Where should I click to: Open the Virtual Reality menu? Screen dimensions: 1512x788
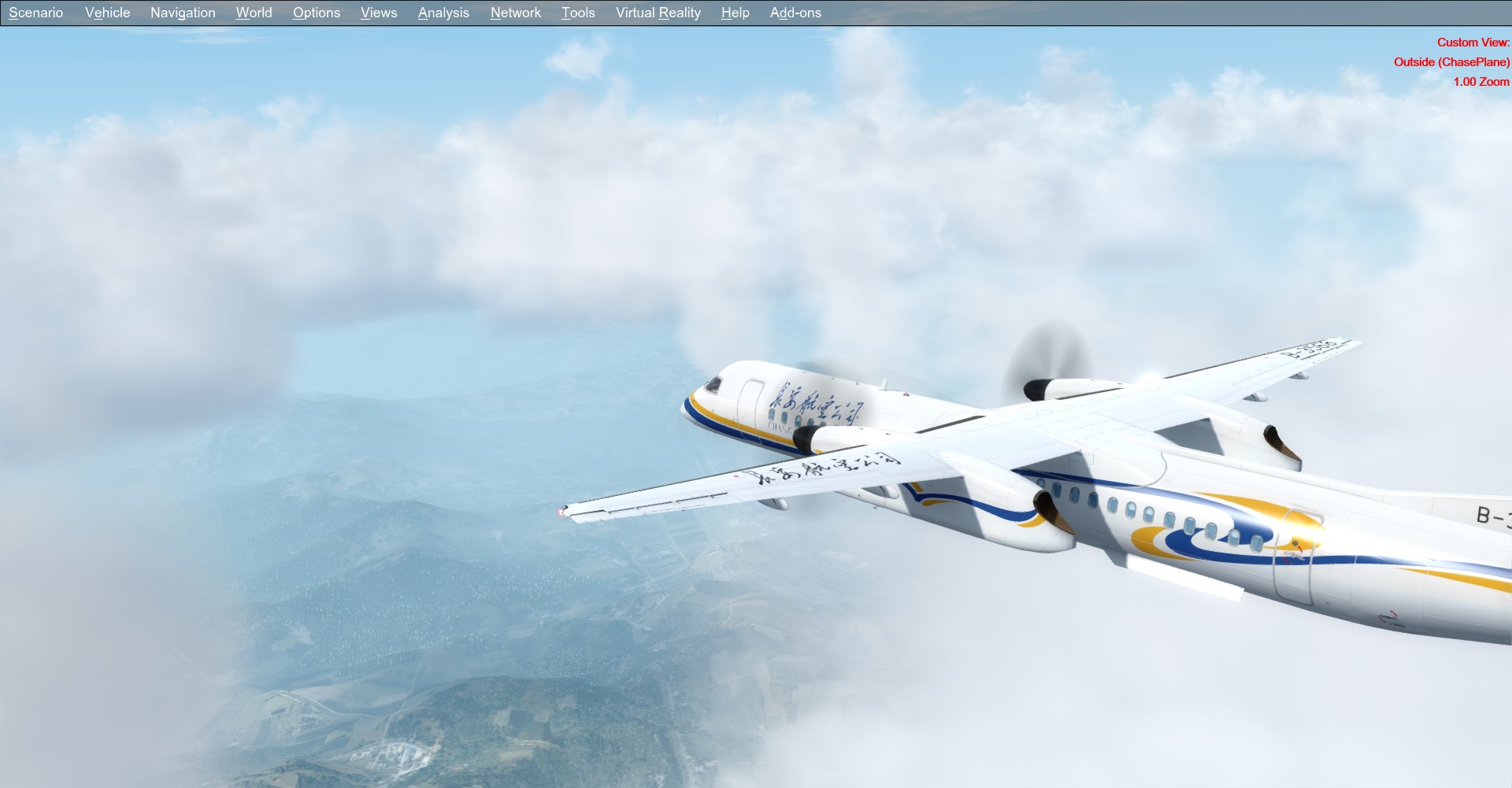coord(658,13)
